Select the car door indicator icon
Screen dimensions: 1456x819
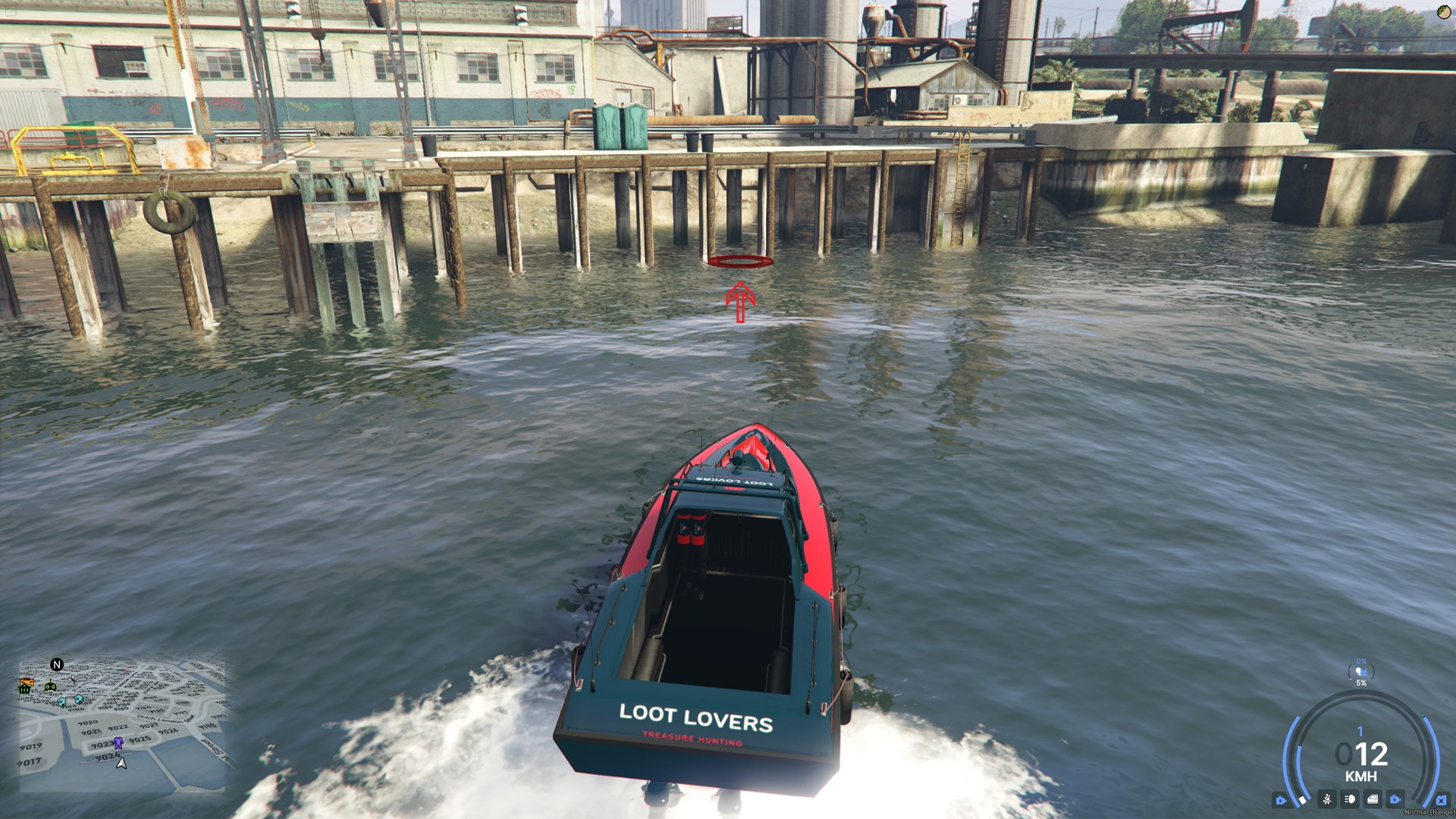pyautogui.click(x=1373, y=799)
